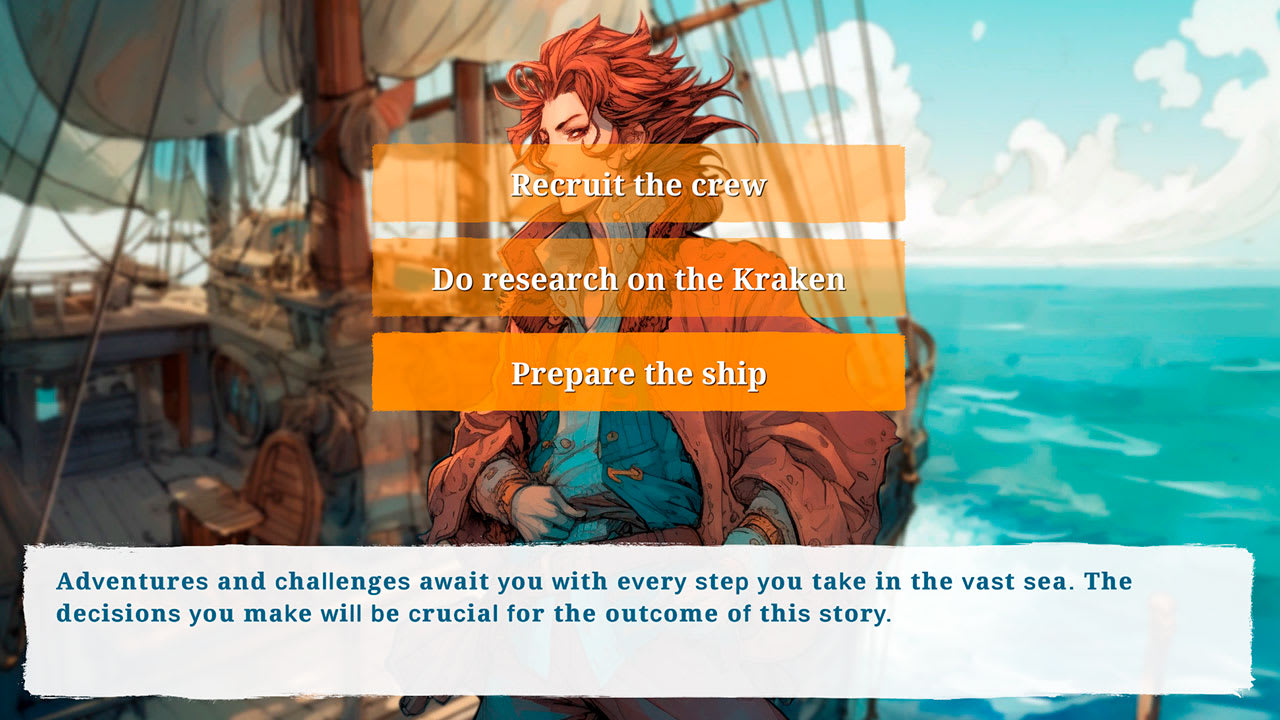
Task: Select the Recruit the crew option
Action: point(639,185)
